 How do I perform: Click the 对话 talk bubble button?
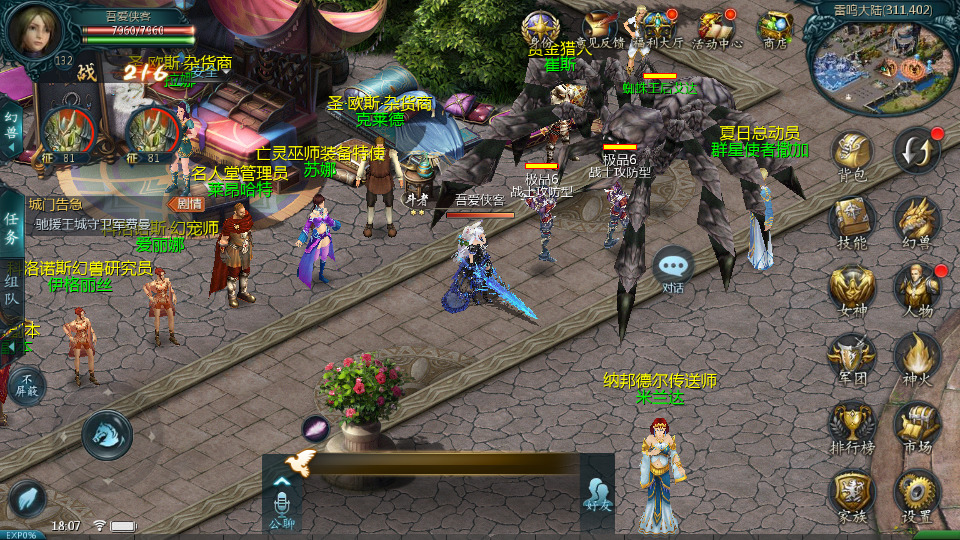click(673, 268)
